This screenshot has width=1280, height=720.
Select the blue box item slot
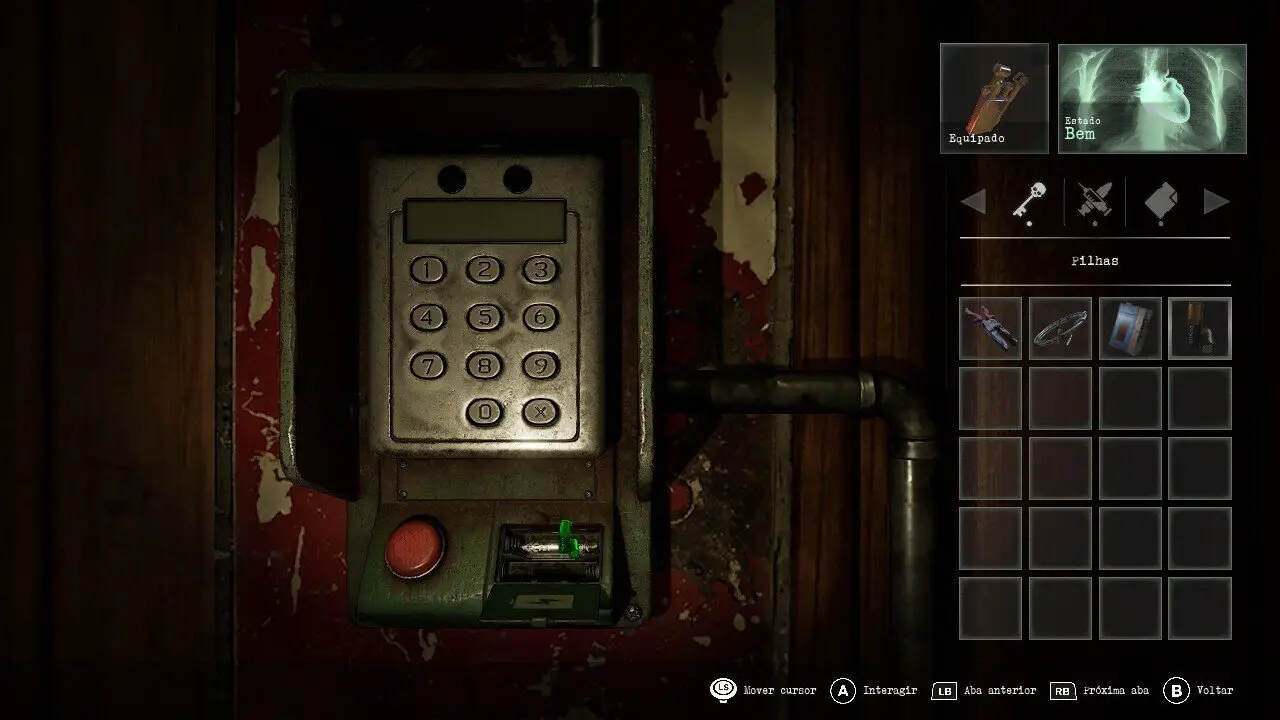(1130, 328)
